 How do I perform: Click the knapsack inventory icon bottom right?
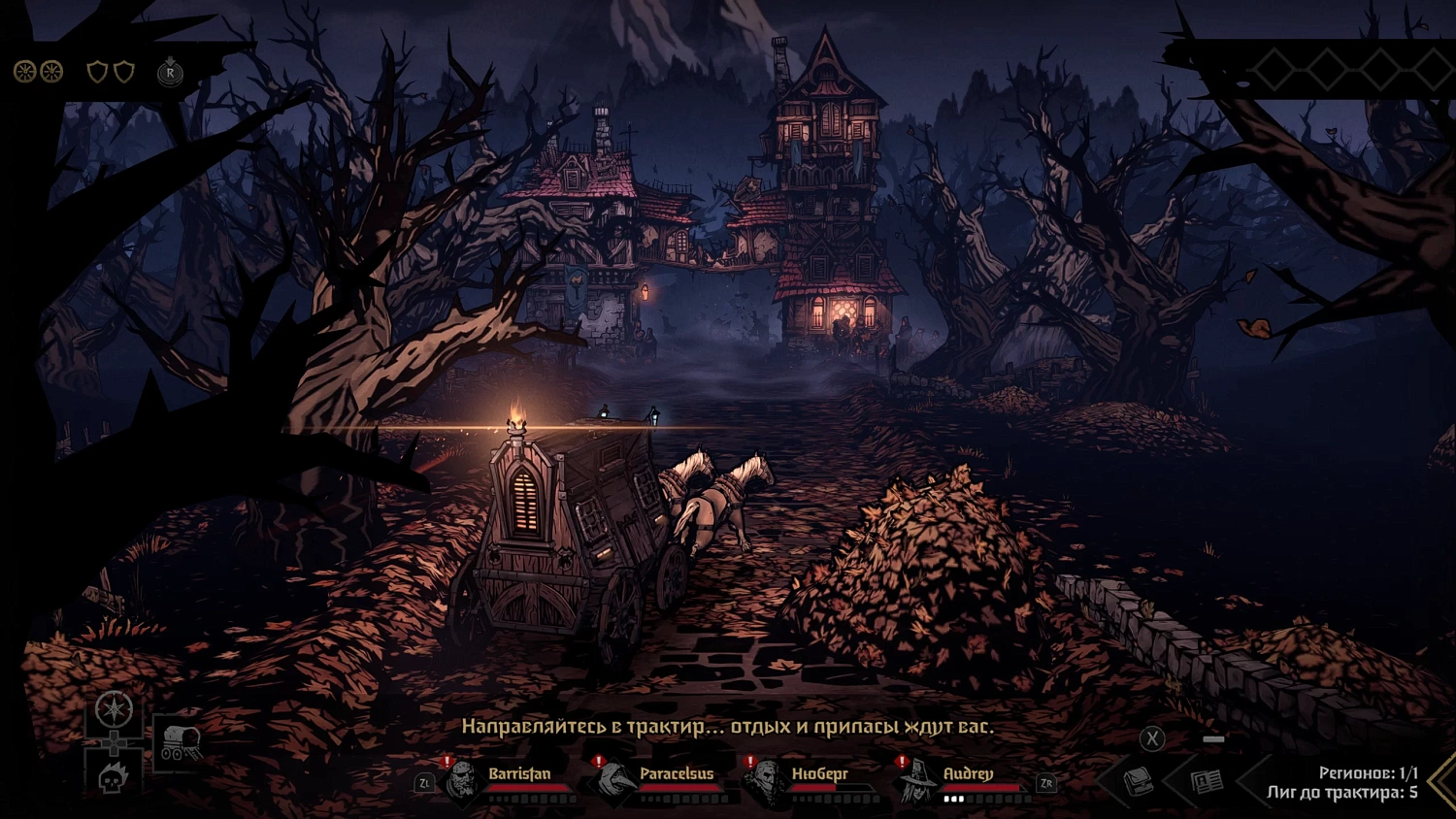pyautogui.click(x=1138, y=781)
